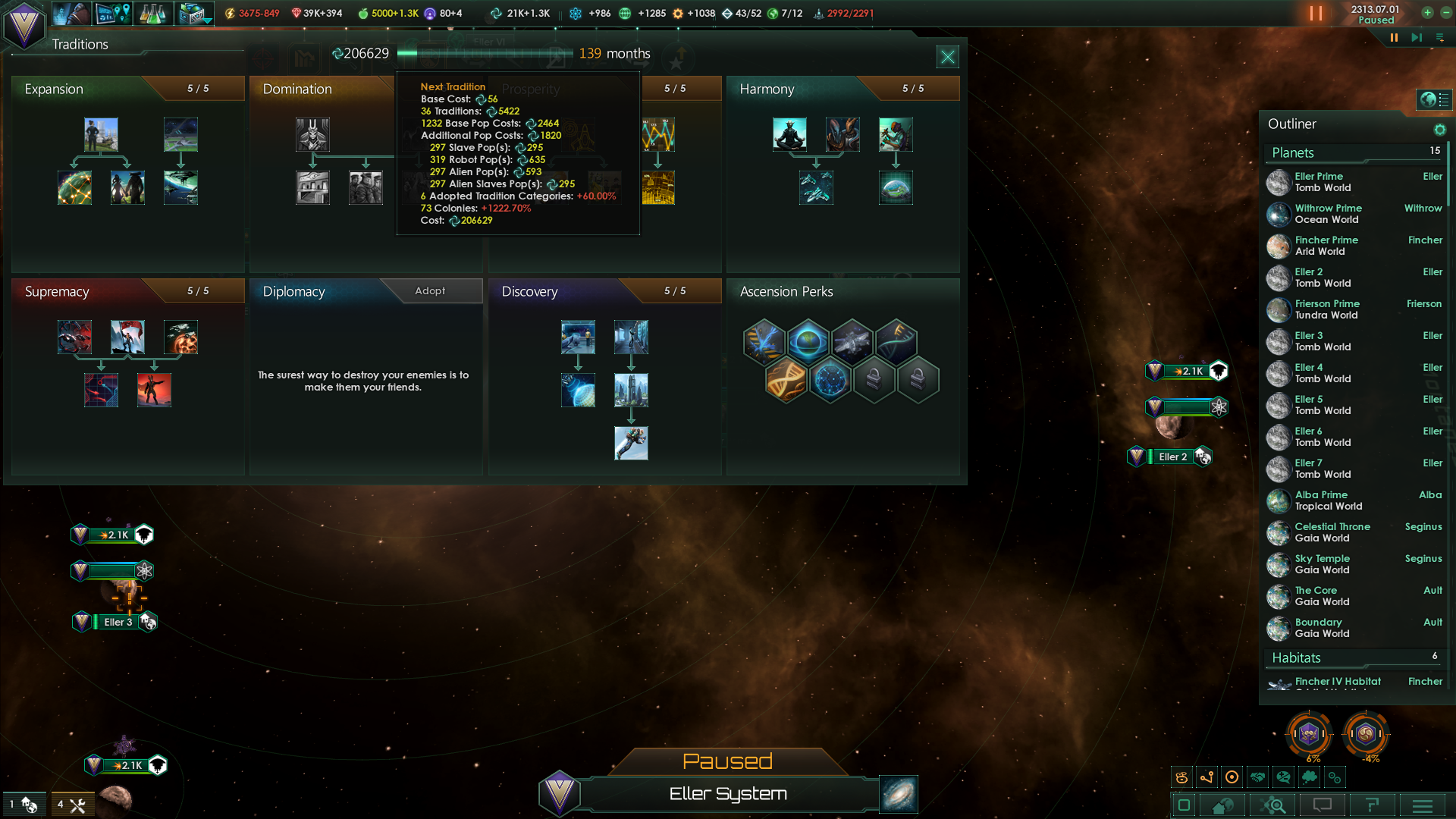This screenshot has height=819, width=1456.
Task: Select the Eller 3 planet label
Action: [x=118, y=622]
